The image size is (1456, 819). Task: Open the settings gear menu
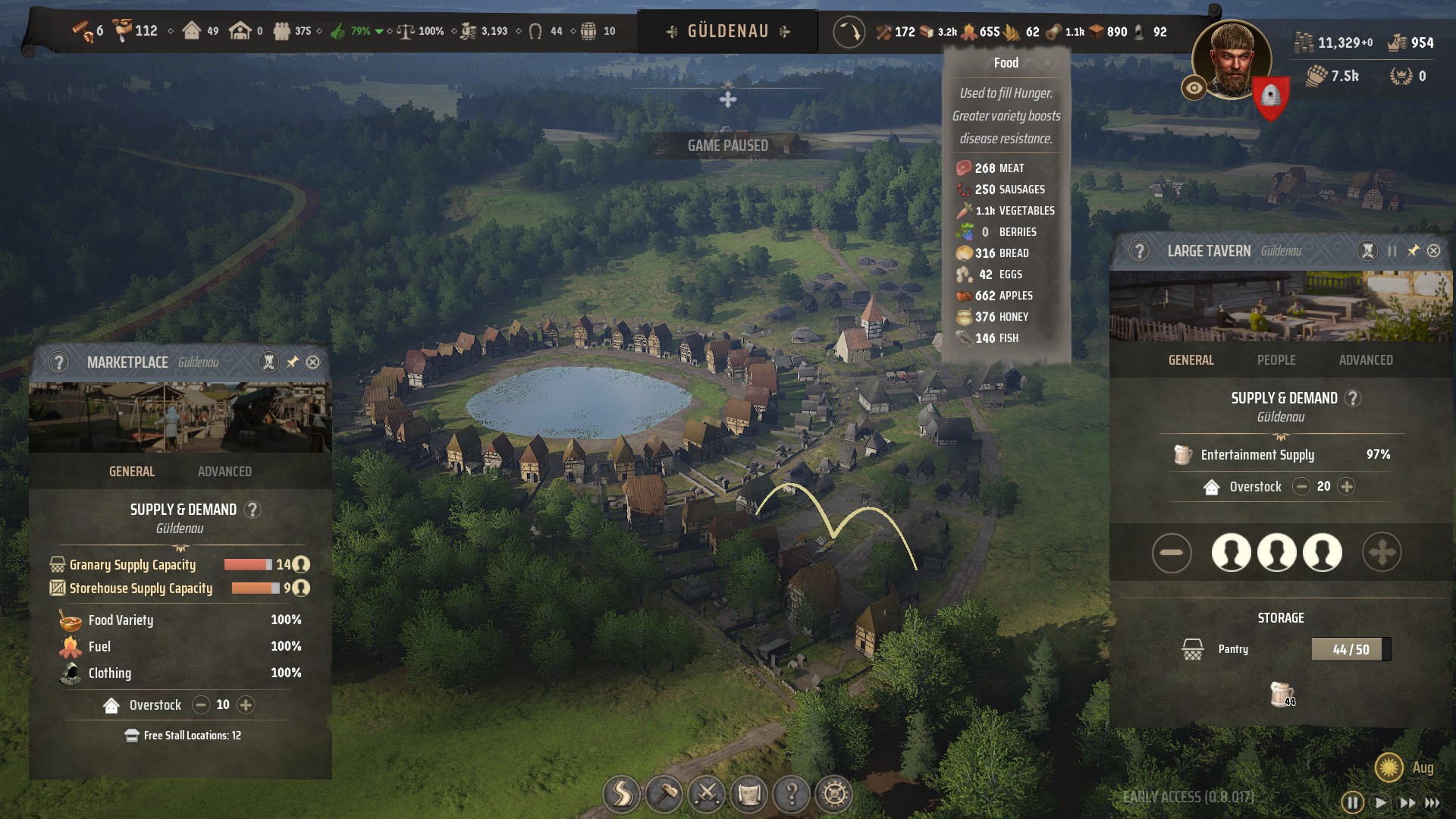pyautogui.click(x=834, y=794)
